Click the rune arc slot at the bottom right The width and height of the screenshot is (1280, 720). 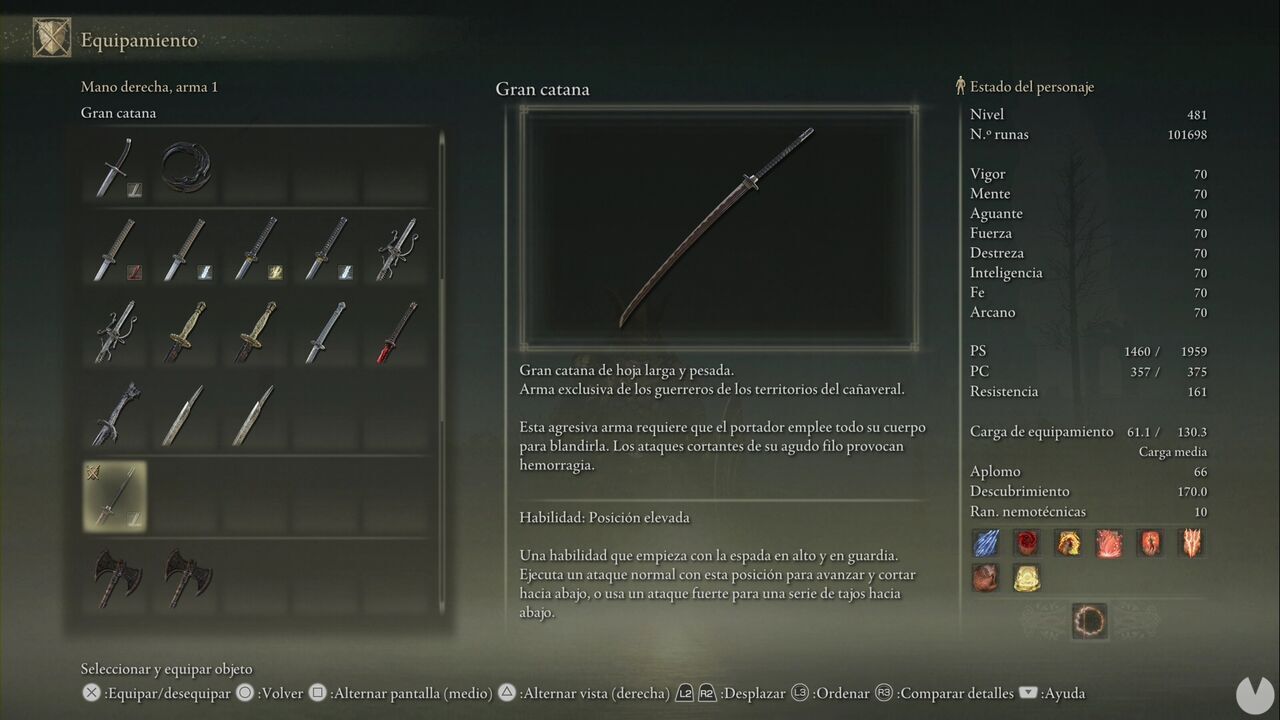(1089, 620)
